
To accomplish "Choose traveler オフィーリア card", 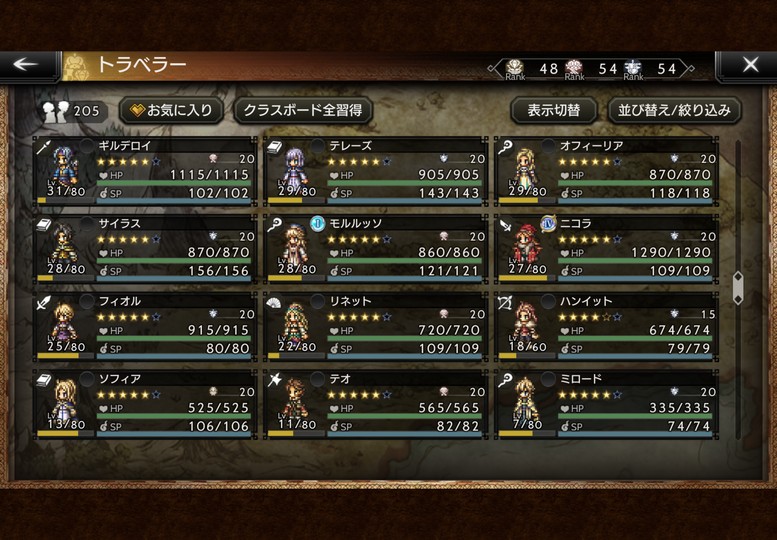I will 607,171.
